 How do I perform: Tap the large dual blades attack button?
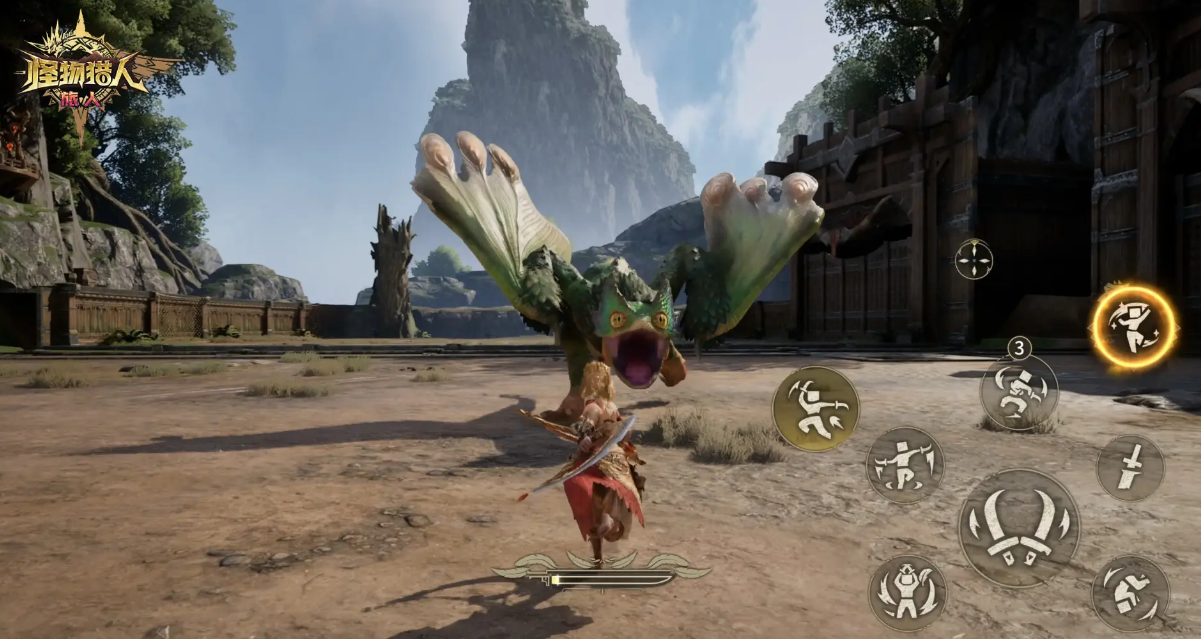point(1018,527)
